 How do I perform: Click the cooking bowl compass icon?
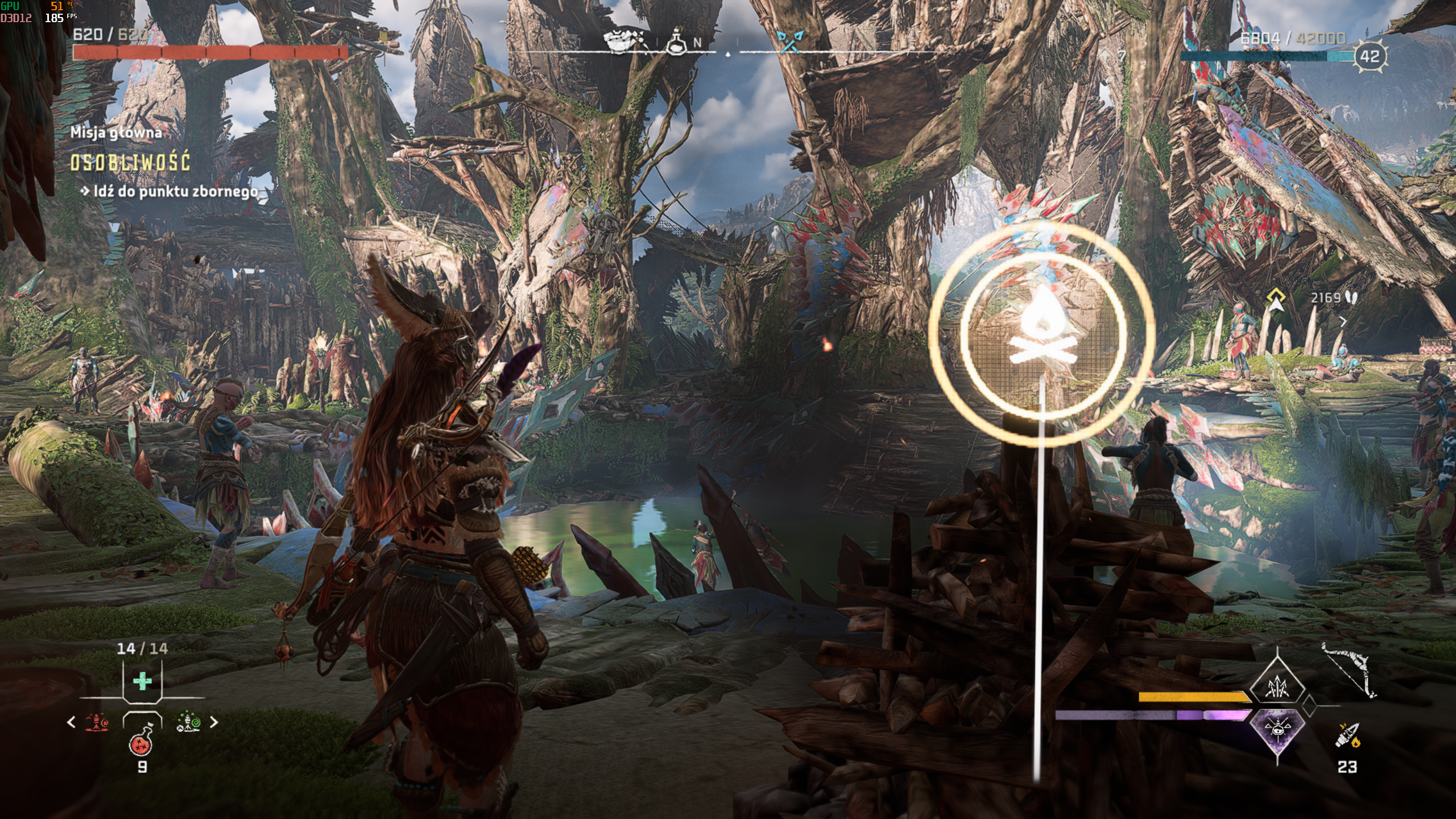623,40
